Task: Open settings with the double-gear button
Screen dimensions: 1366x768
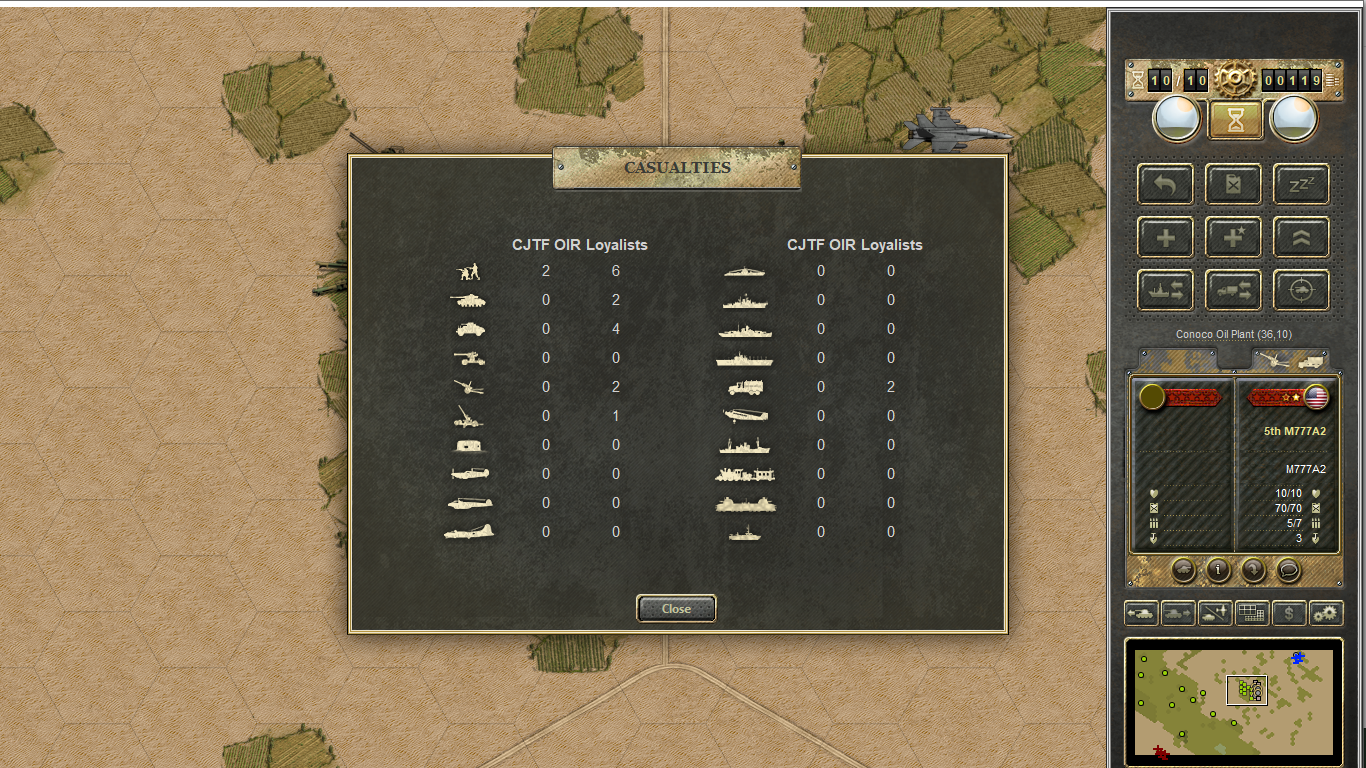Action: 1326,613
